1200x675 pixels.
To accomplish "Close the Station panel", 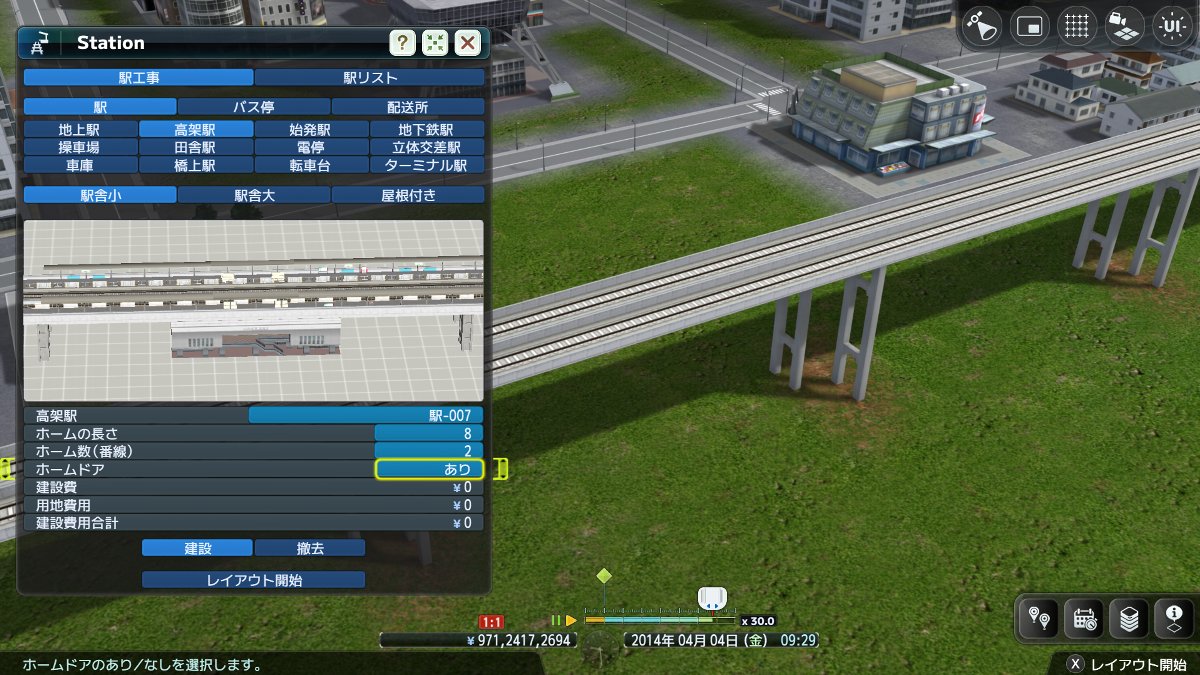I will 467,43.
